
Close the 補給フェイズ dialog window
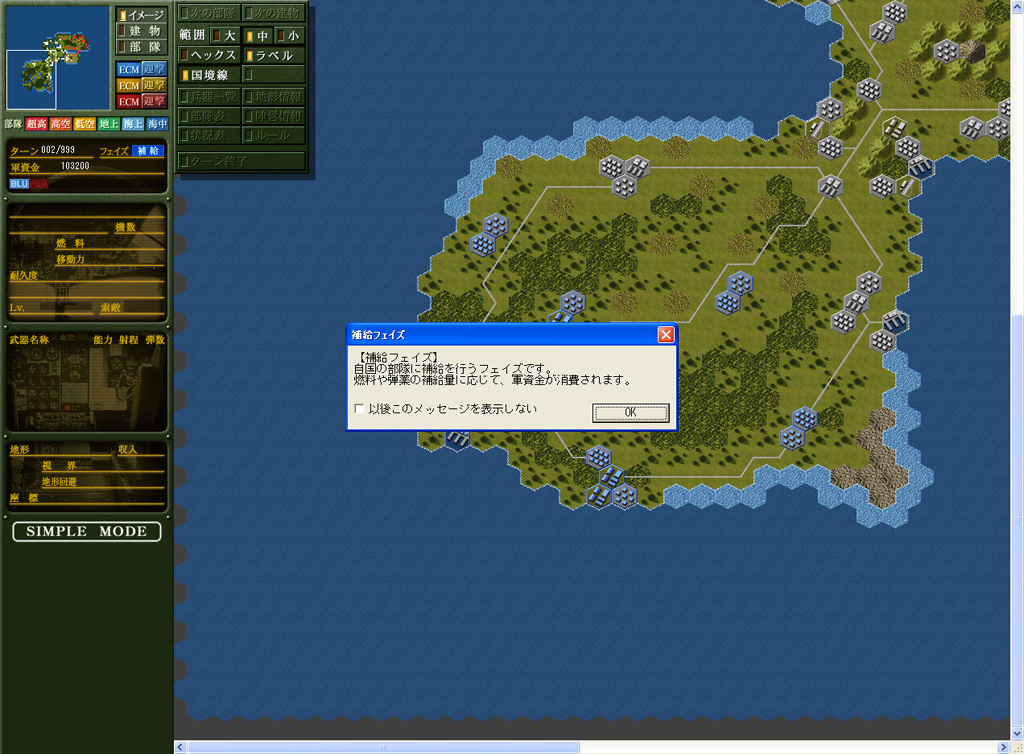(666, 335)
